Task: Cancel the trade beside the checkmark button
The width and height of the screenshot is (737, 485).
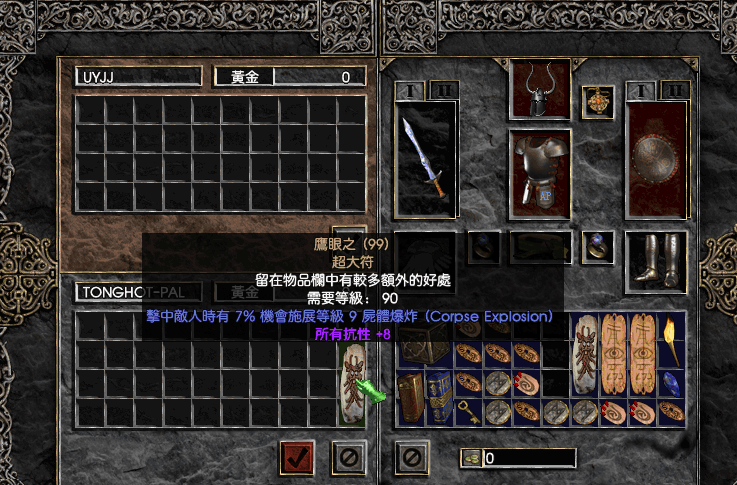Action: pyautogui.click(x=347, y=458)
